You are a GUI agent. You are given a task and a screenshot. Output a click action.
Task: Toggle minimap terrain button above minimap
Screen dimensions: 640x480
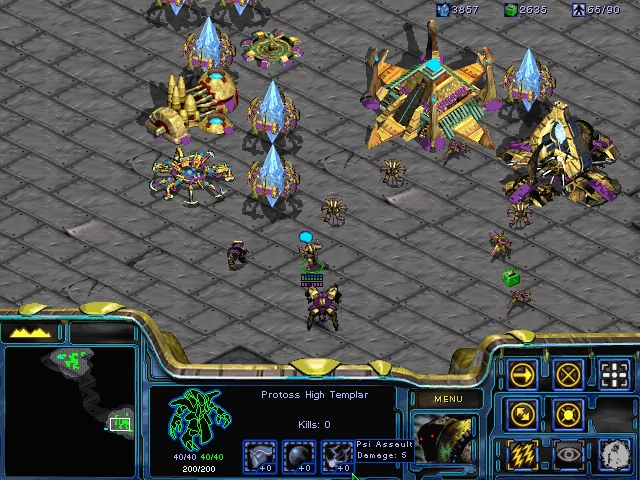click(32, 332)
